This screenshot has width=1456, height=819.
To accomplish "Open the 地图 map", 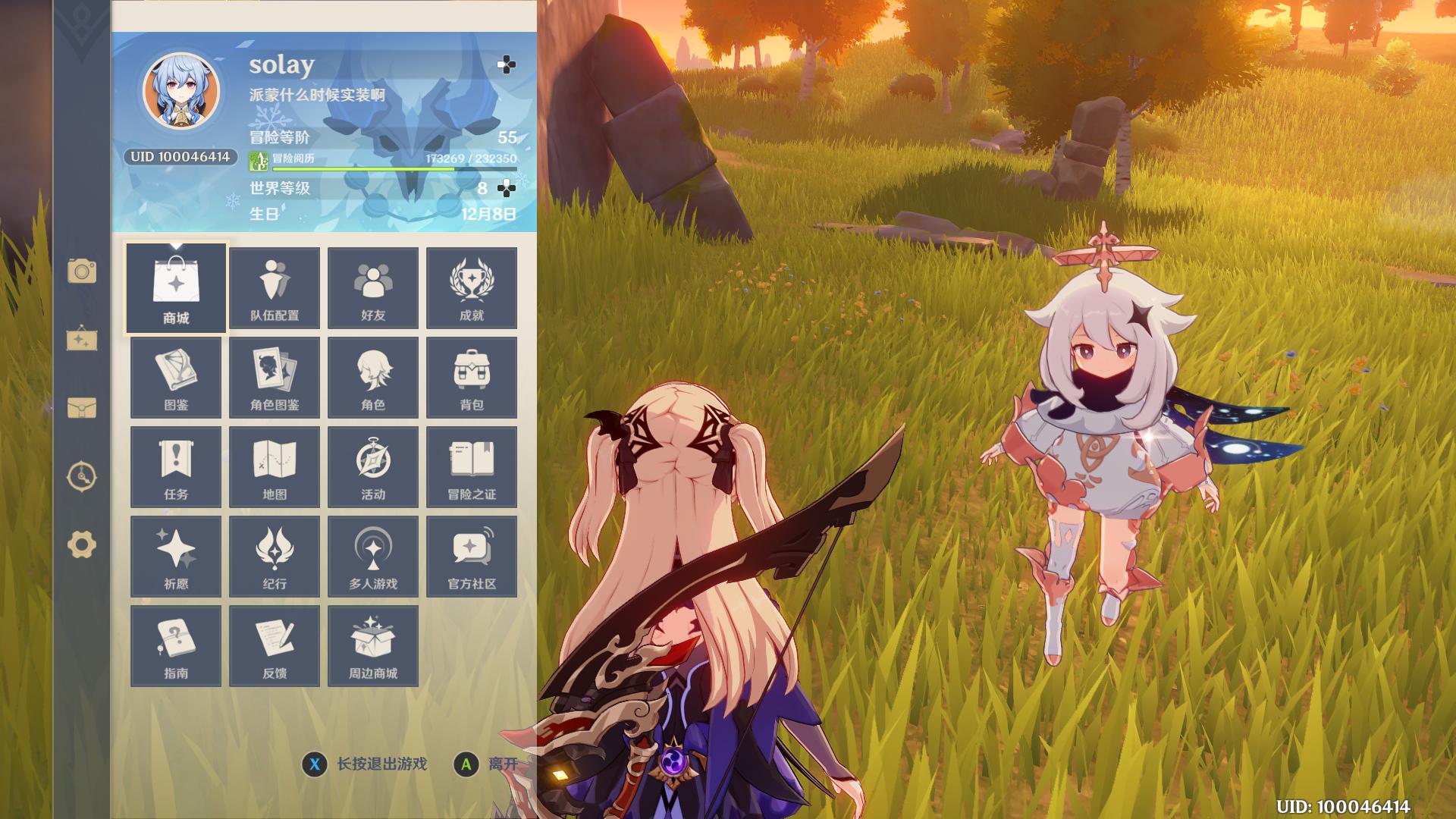I will coord(275,467).
